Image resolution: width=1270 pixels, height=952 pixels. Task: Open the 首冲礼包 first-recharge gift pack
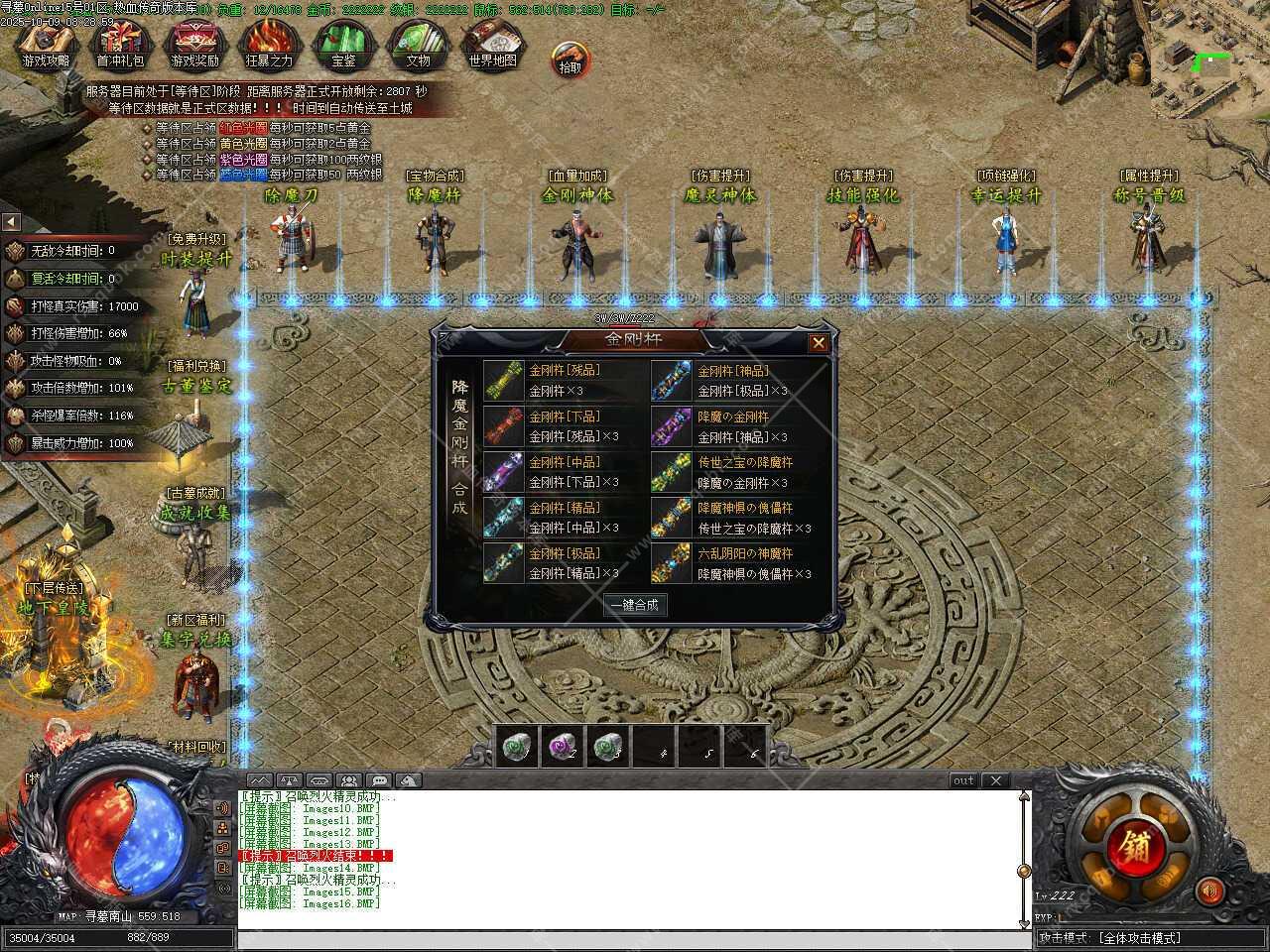(x=120, y=46)
